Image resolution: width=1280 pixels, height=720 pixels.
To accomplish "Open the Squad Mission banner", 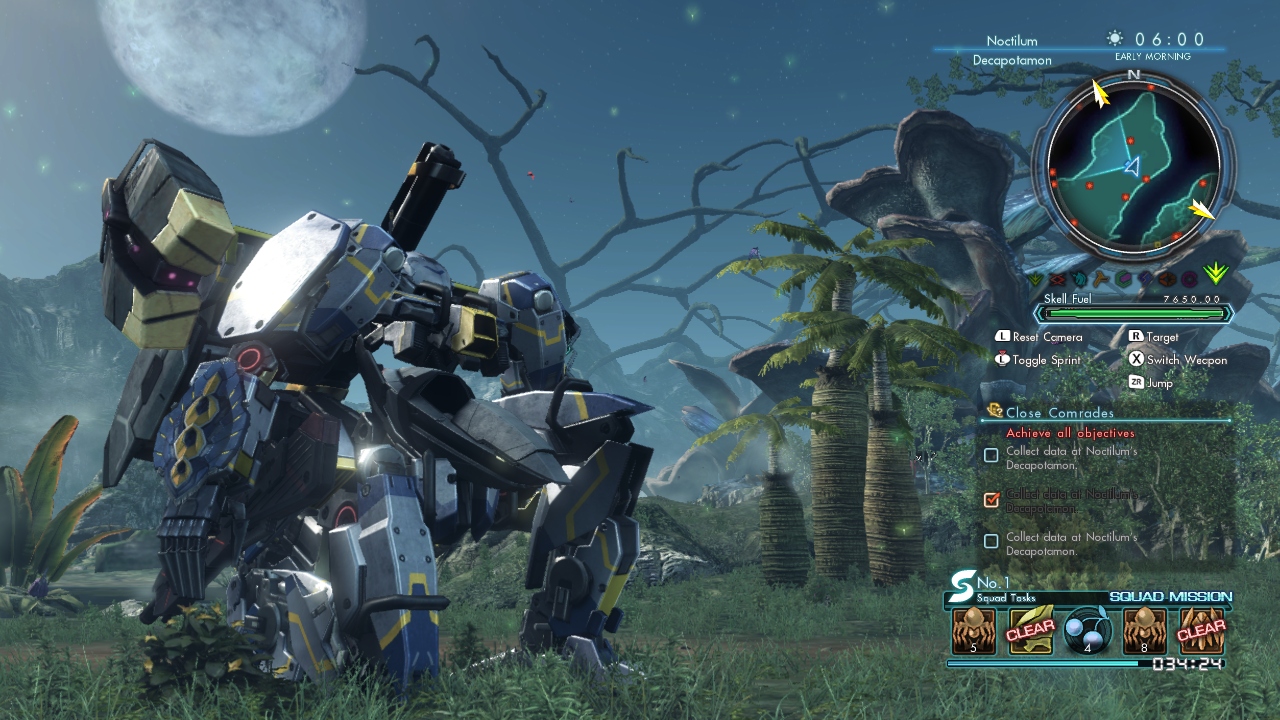I will pyautogui.click(x=1170, y=597).
